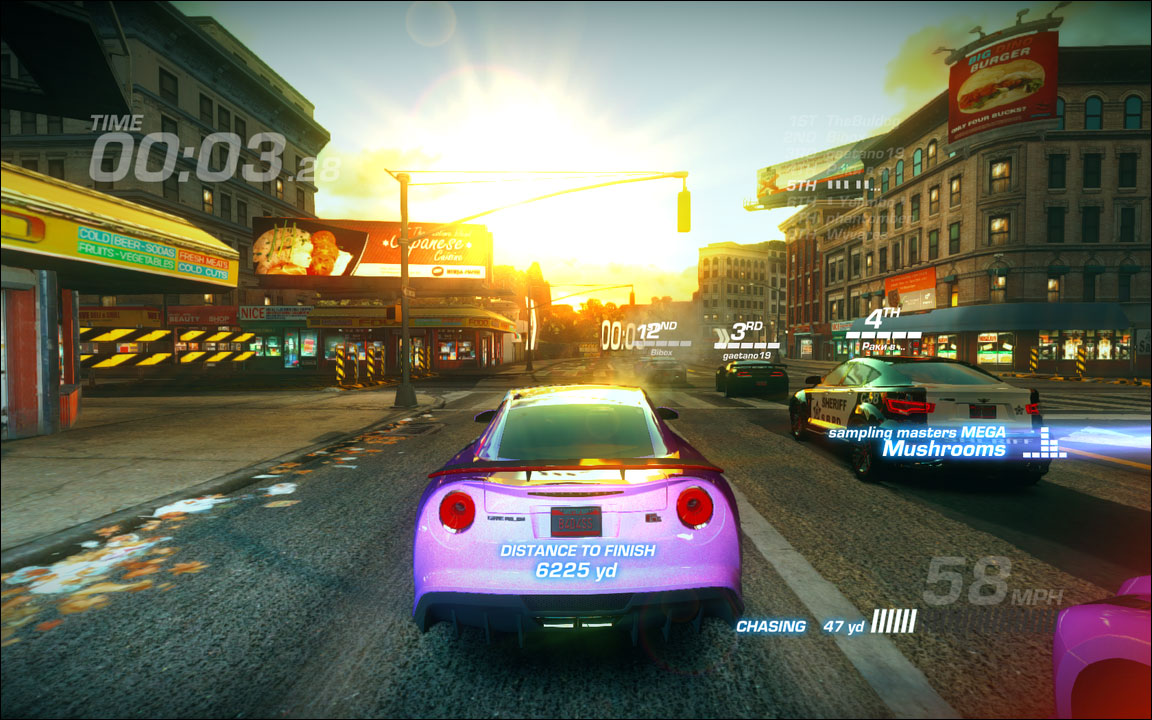Screen dimensions: 1152x720
Task: Click the music equalizer bars icon
Action: tap(1044, 443)
